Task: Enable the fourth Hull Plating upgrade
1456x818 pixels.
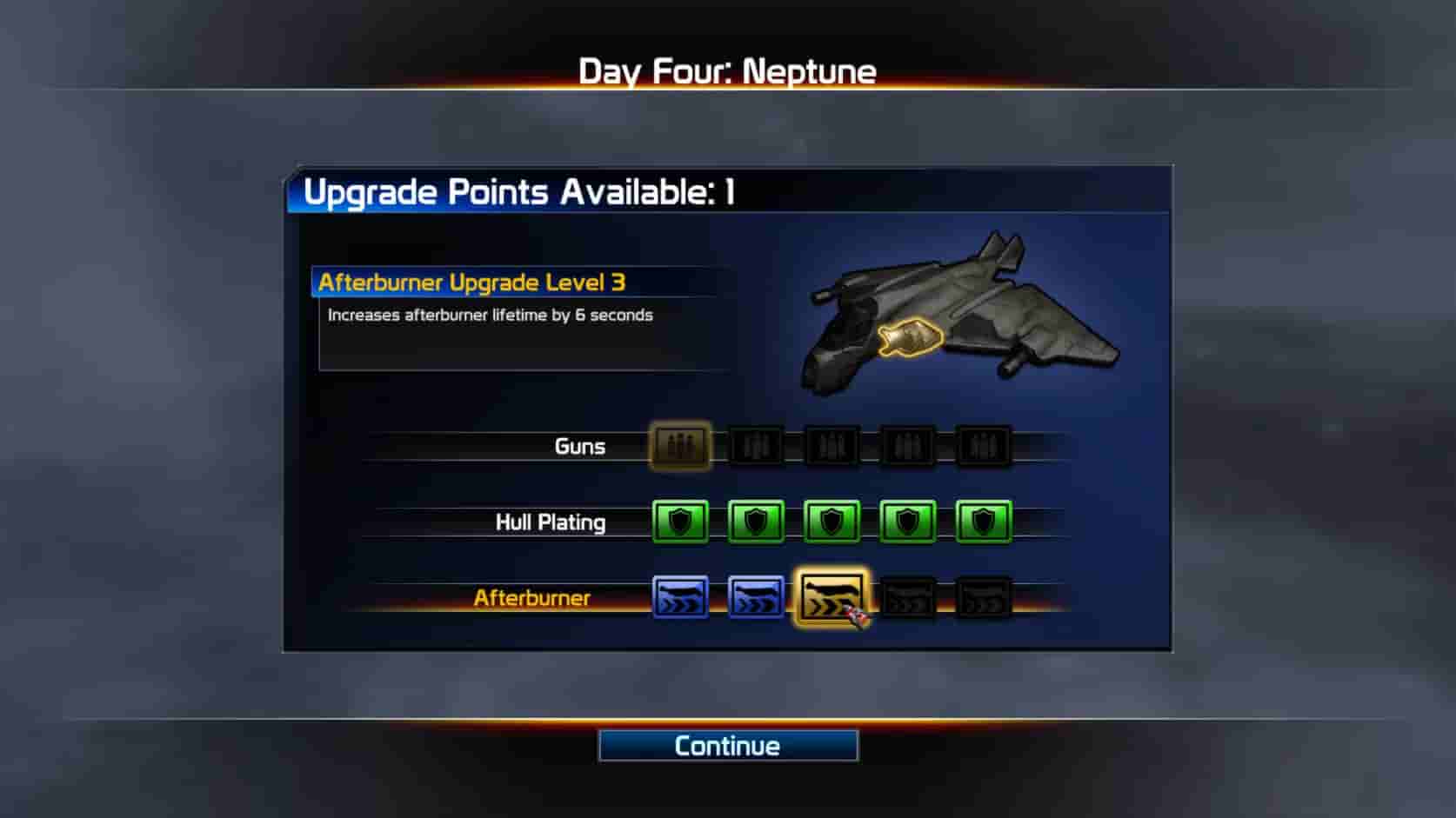Action: tap(906, 522)
